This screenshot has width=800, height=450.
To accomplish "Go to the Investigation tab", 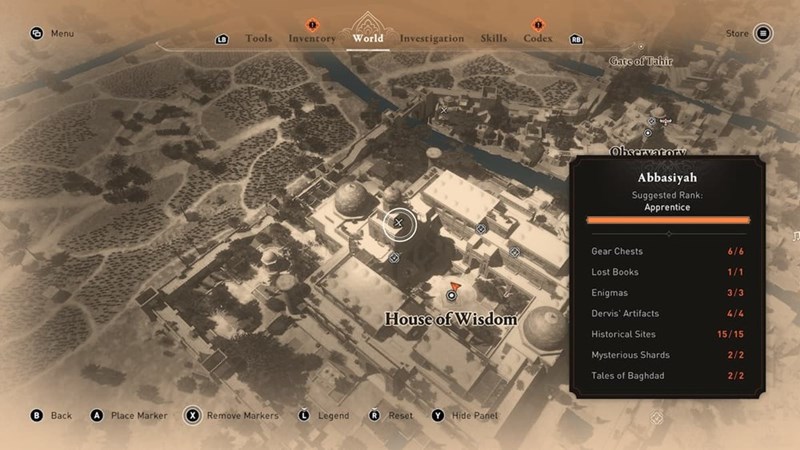I will [432, 38].
